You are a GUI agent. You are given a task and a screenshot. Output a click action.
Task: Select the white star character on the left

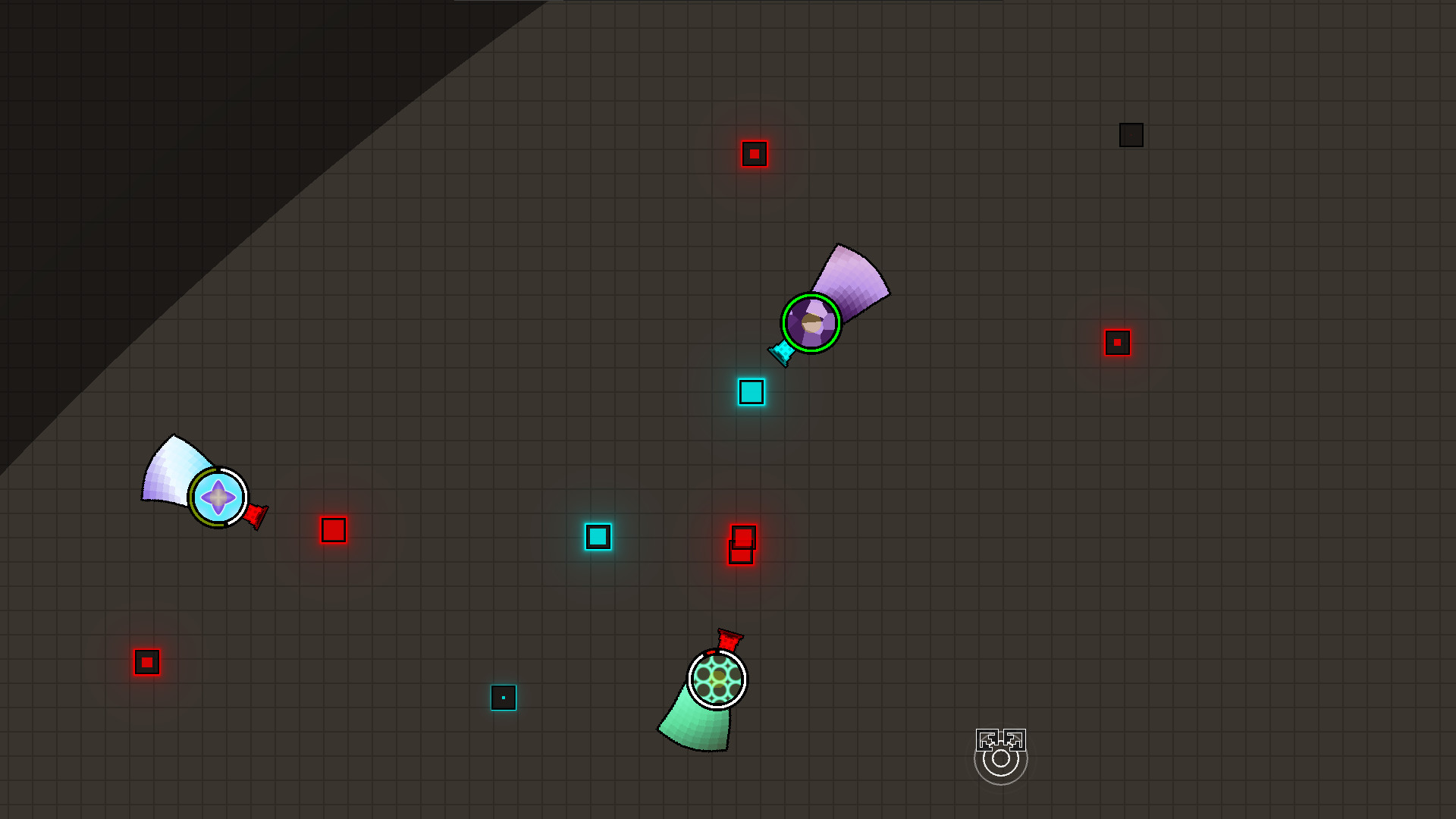218,497
